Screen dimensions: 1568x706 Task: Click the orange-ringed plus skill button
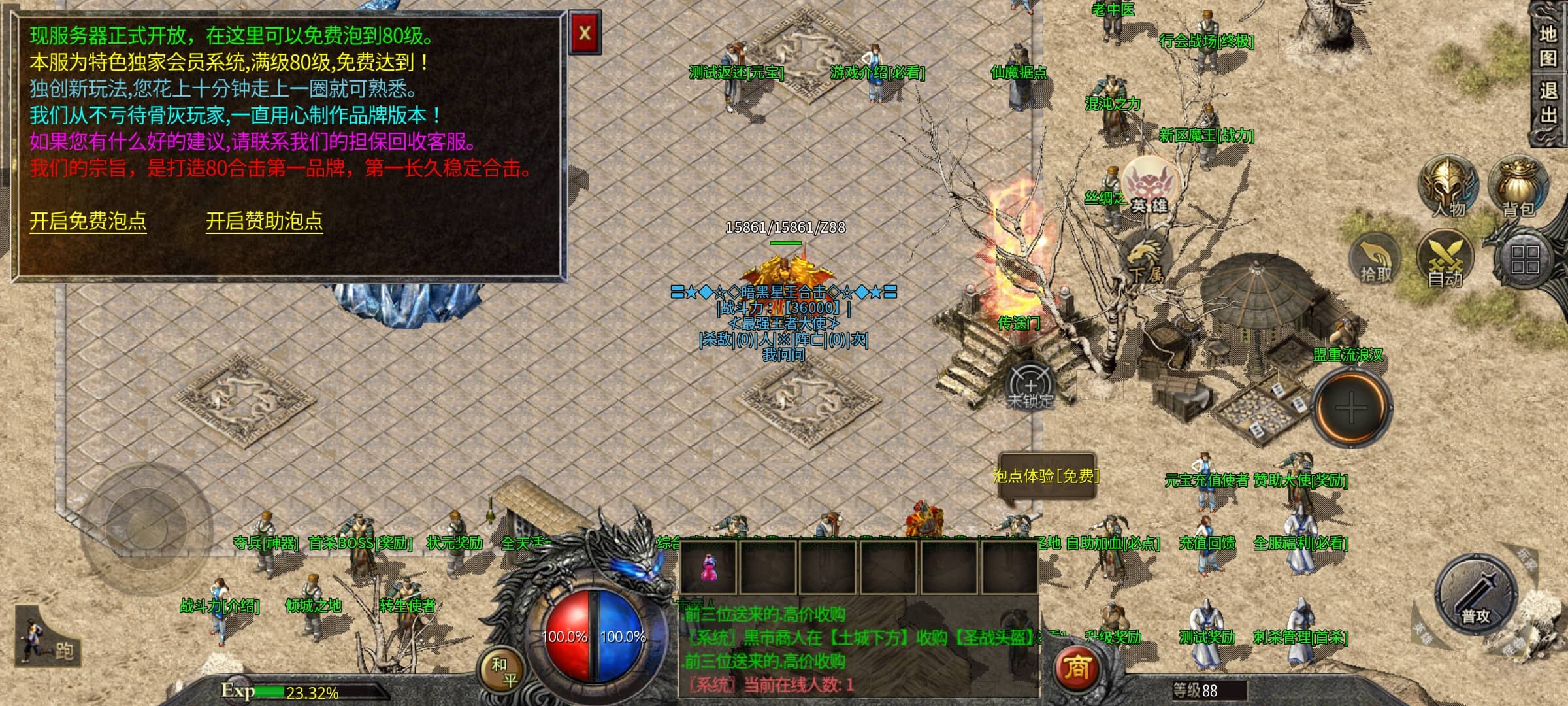click(1351, 409)
